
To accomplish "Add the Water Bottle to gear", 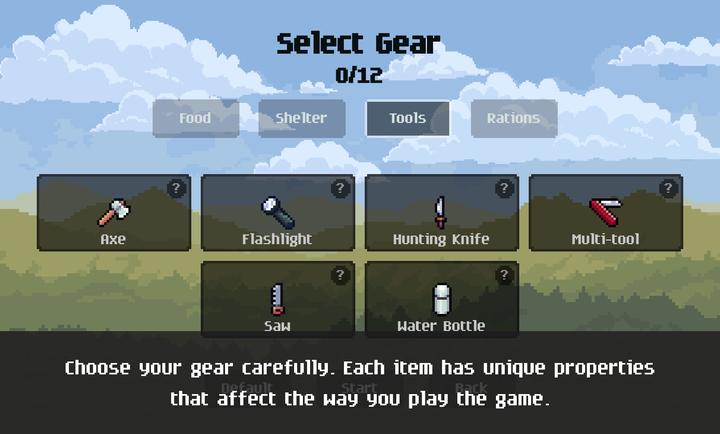I will pos(441,300).
